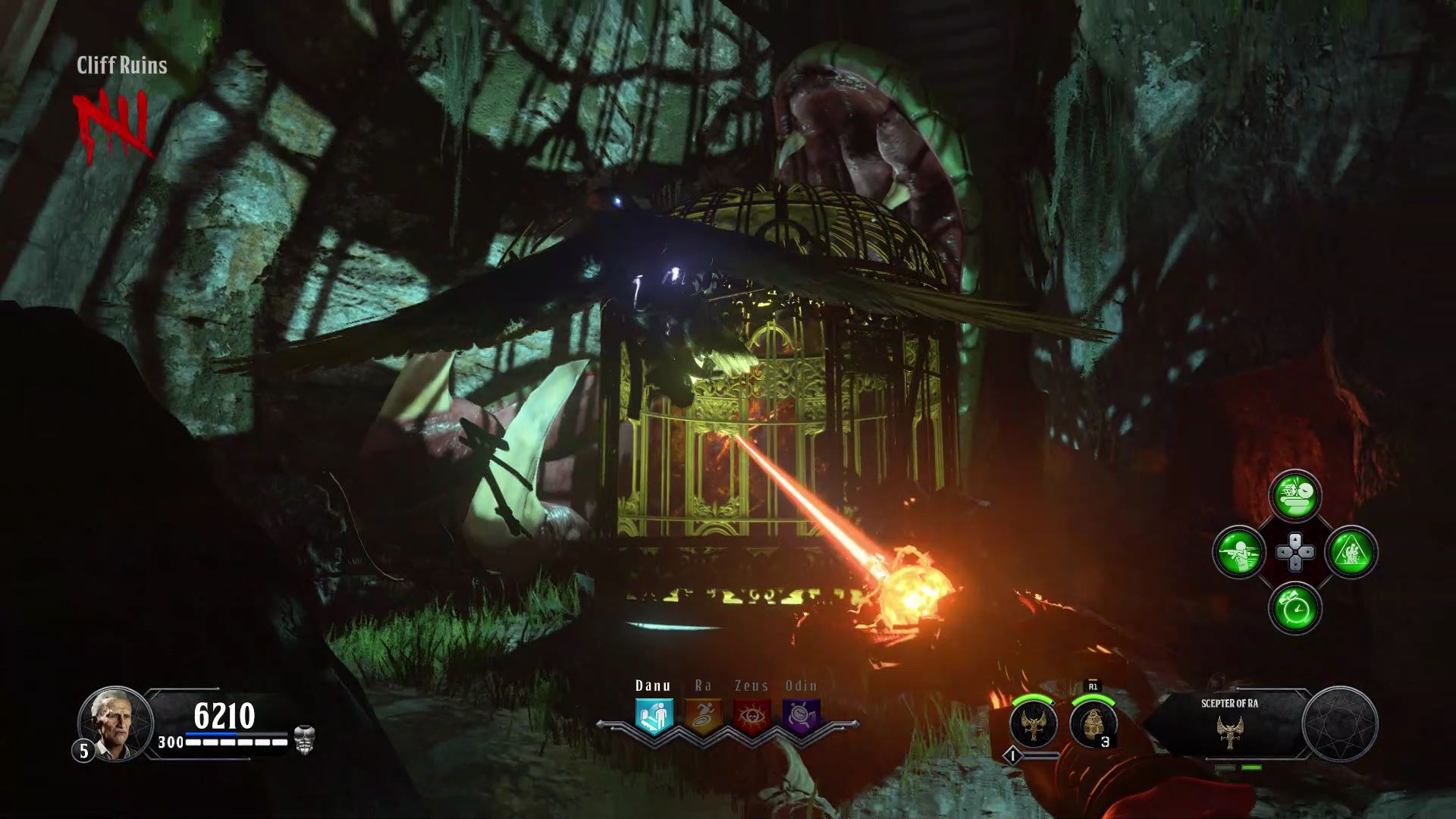This screenshot has width=1456, height=819.
Task: Select the purple Odin perk icon
Action: 802,716
